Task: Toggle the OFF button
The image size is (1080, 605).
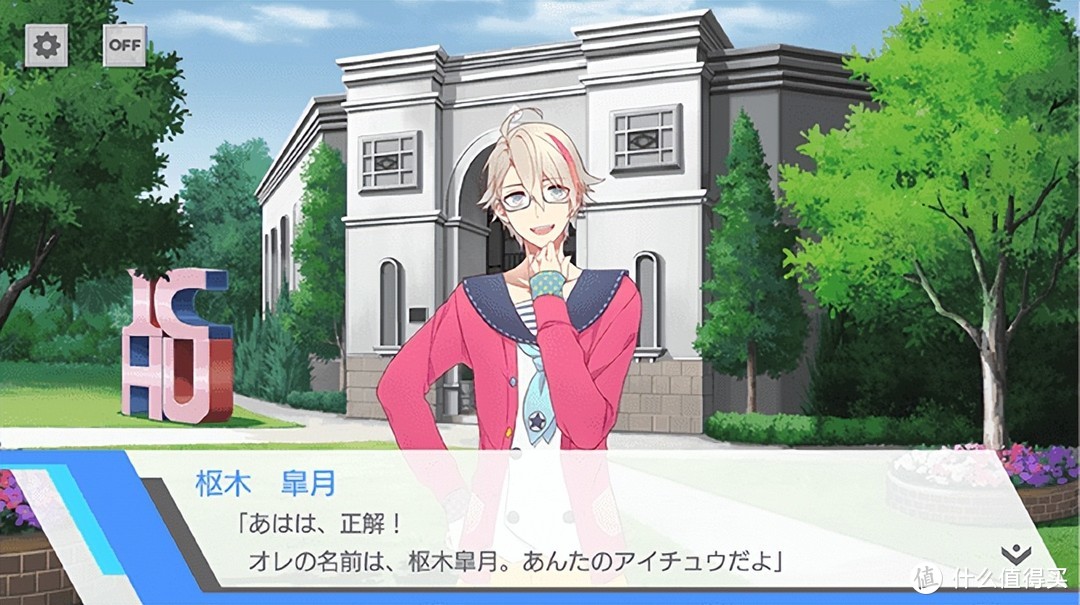Action: coord(125,45)
